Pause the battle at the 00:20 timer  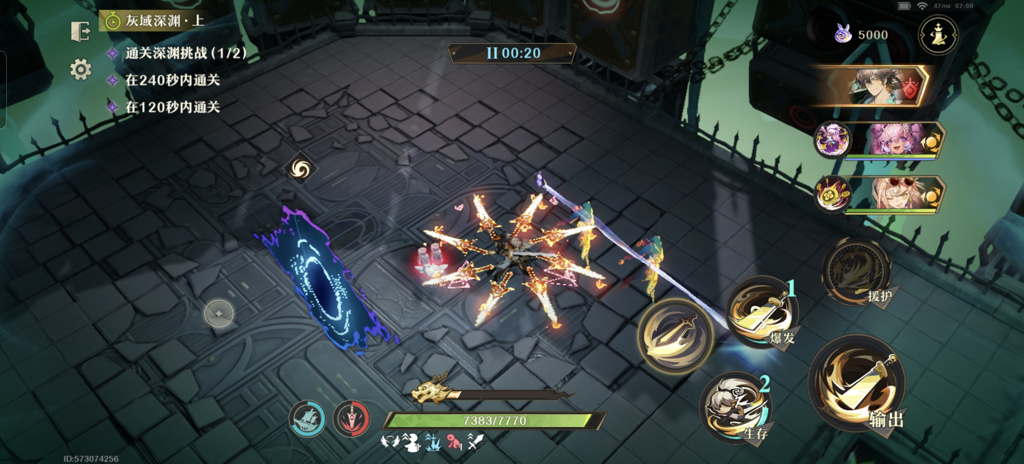511,53
